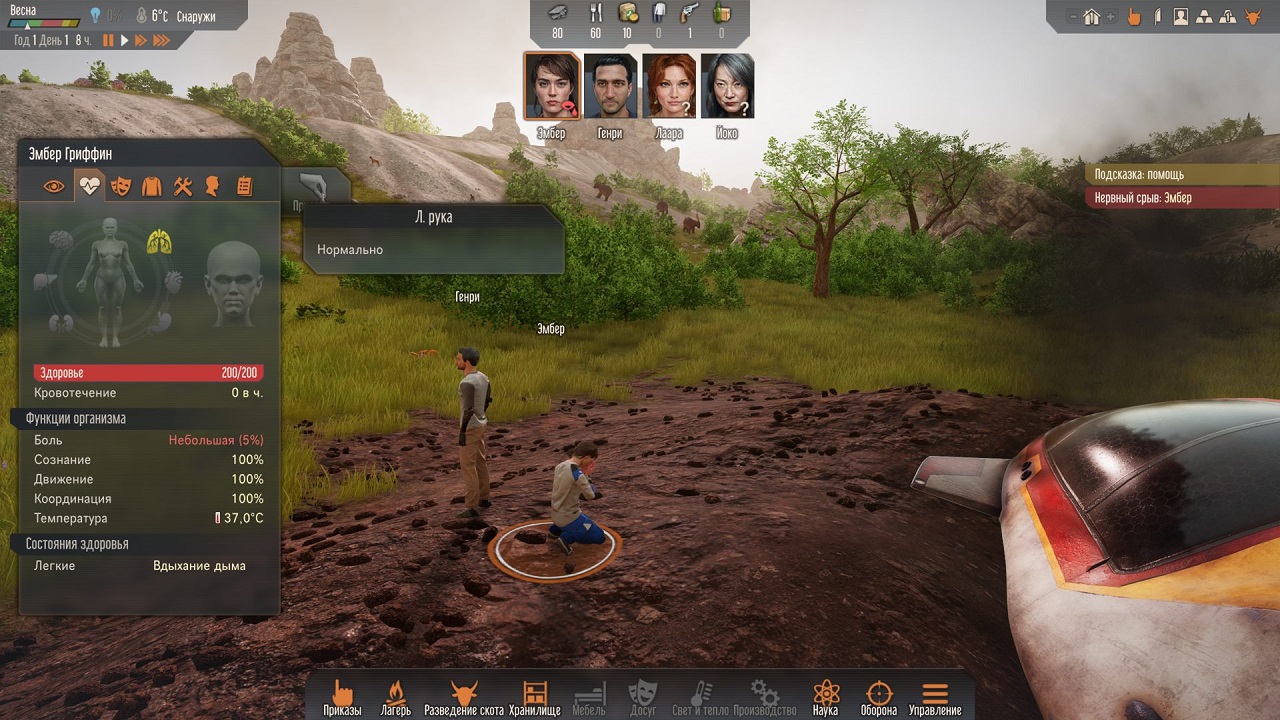Open the Управление management menu
This screenshot has width=1280, height=720.
point(935,697)
